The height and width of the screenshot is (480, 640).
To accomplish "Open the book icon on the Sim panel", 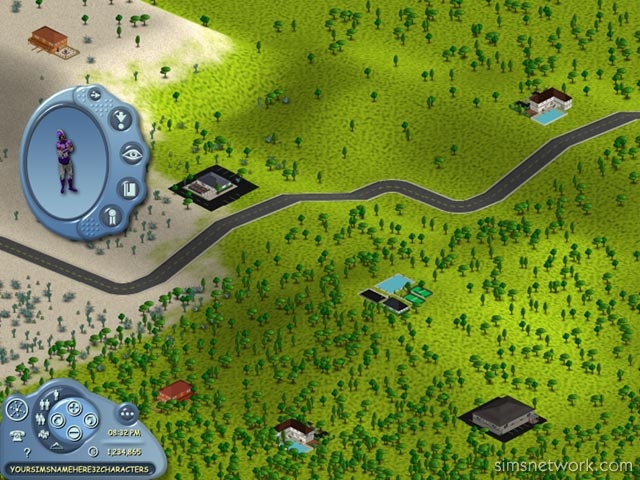I will tap(128, 187).
